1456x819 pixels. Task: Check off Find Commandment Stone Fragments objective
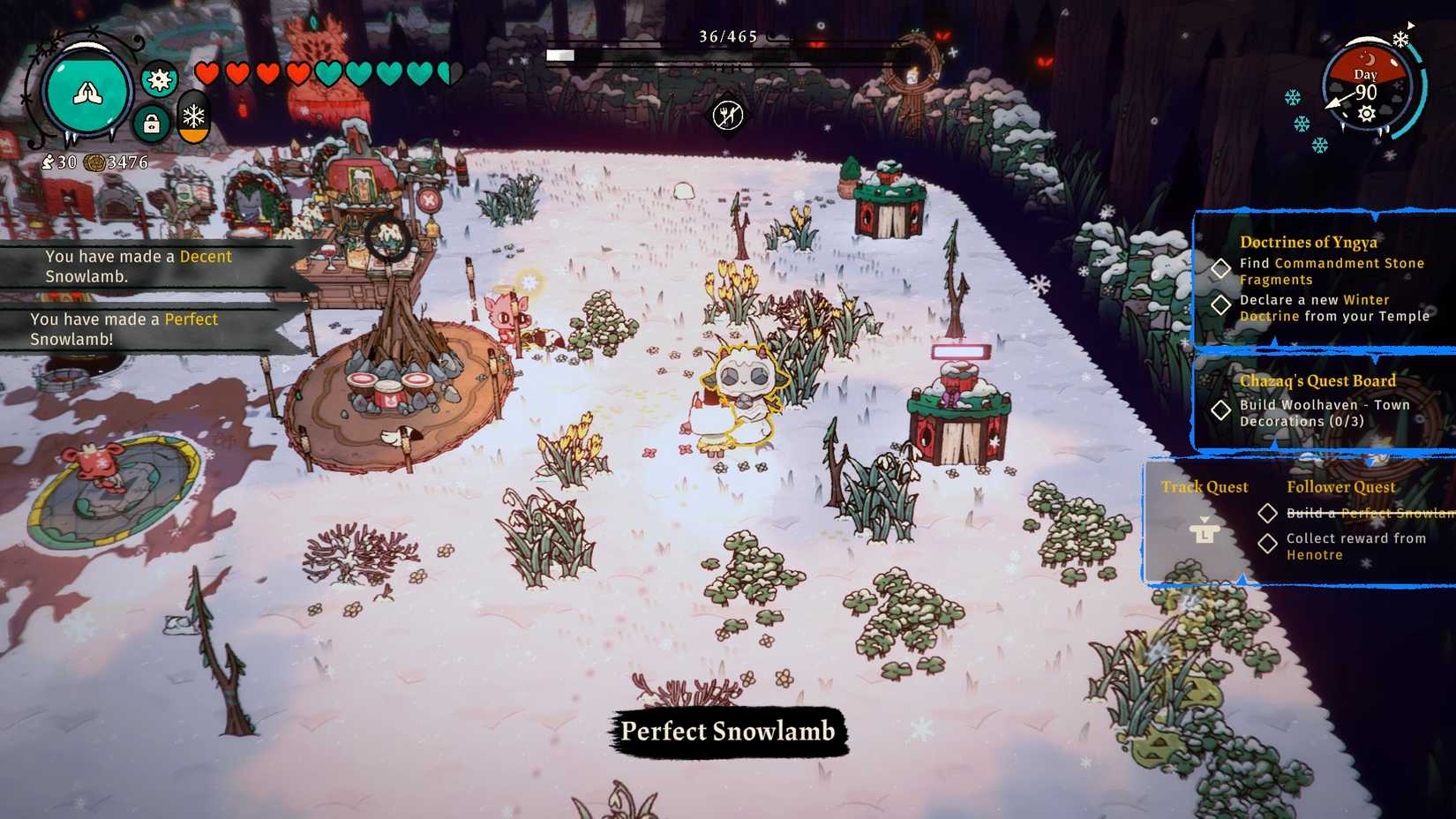[x=1222, y=269]
